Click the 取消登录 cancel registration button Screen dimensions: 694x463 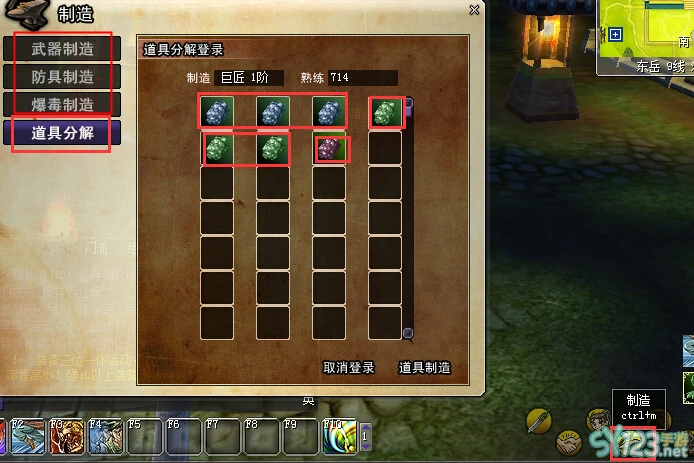click(348, 367)
